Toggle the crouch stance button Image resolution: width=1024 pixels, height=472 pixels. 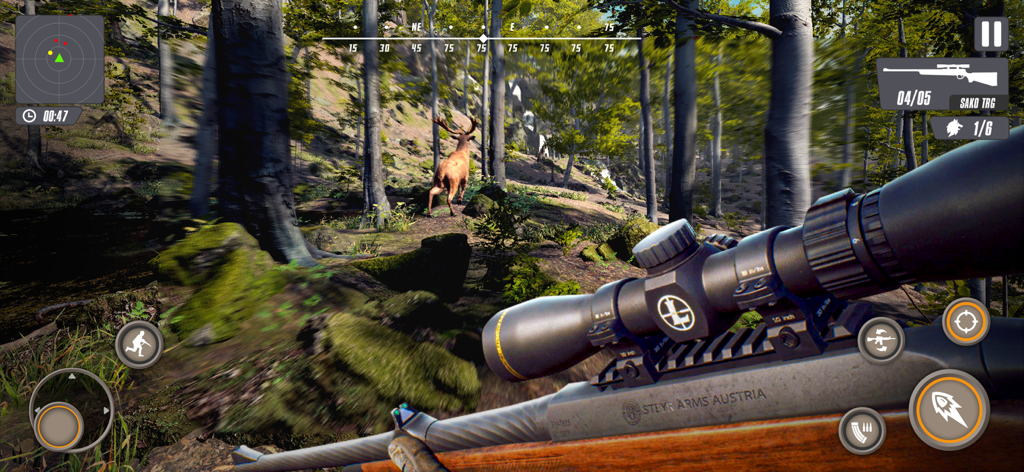139,345
